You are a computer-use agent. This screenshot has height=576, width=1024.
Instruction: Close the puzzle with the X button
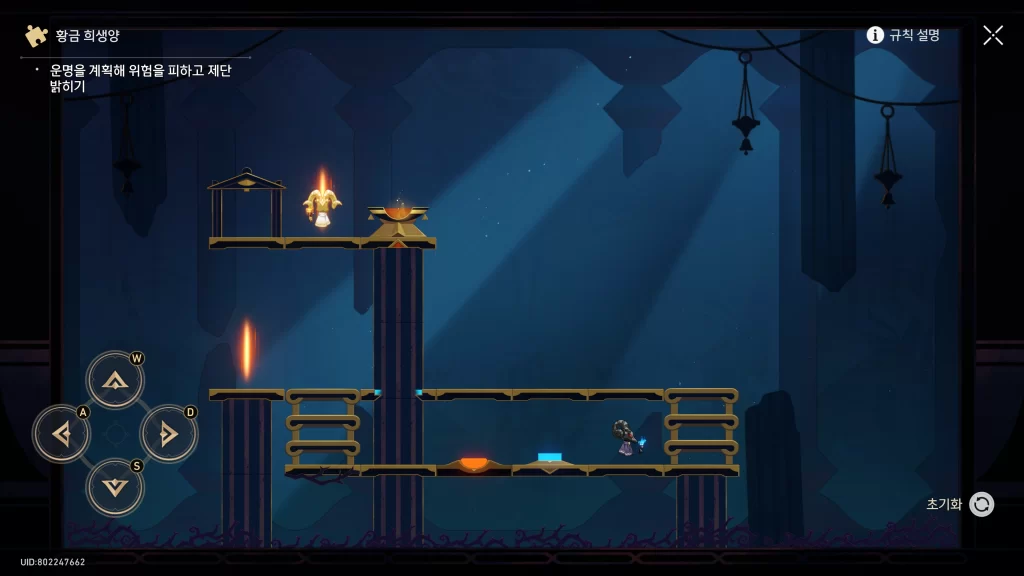pos(993,35)
